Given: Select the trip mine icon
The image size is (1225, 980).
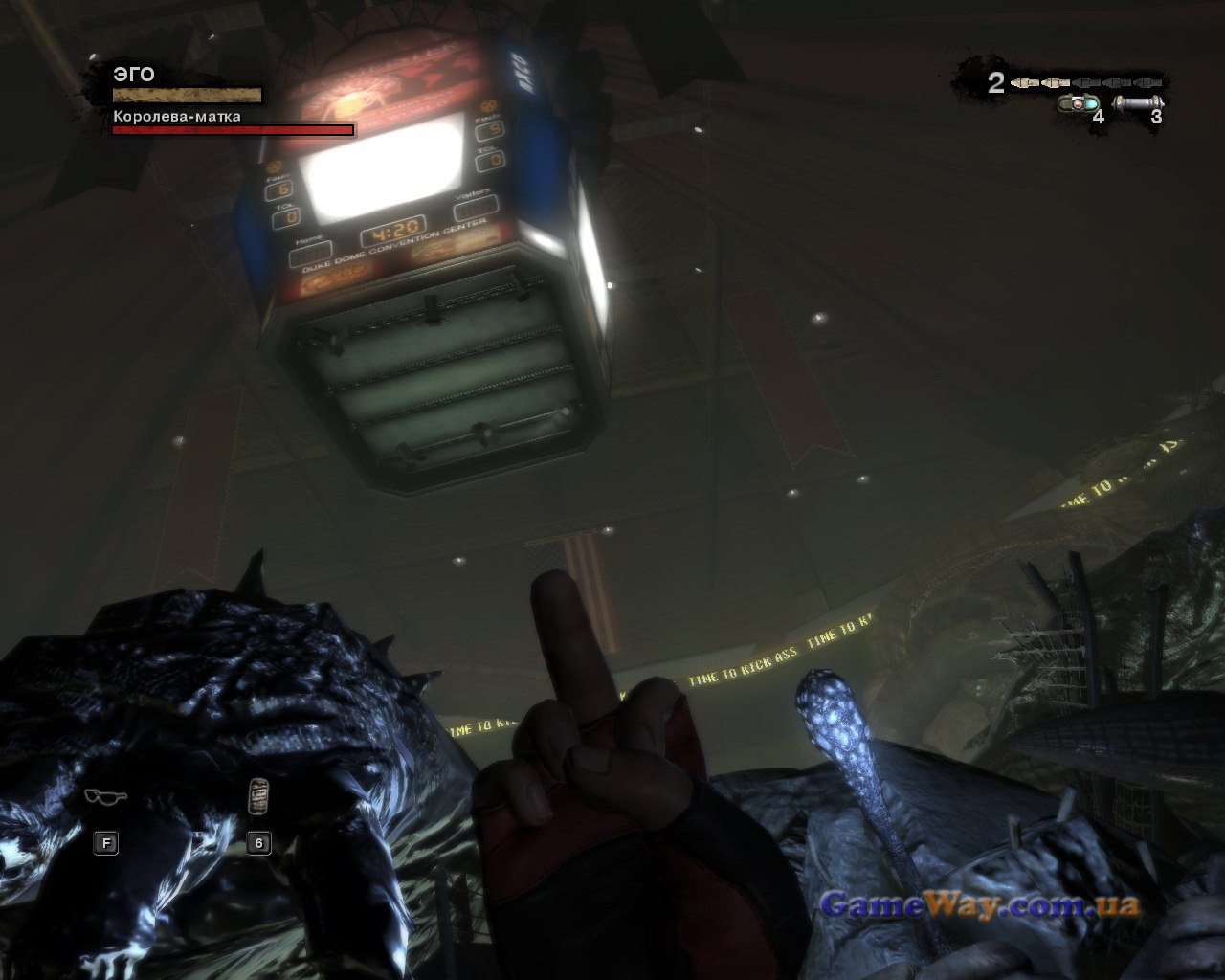Looking at the screenshot, I should (x=1077, y=102).
